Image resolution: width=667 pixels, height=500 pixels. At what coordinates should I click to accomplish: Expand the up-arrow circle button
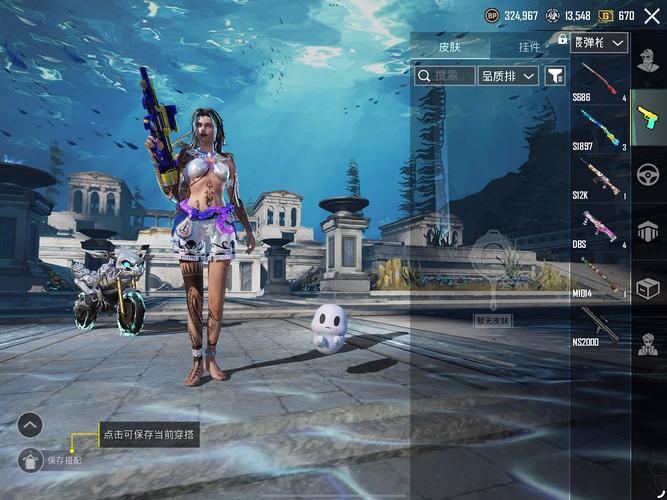tap(30, 425)
